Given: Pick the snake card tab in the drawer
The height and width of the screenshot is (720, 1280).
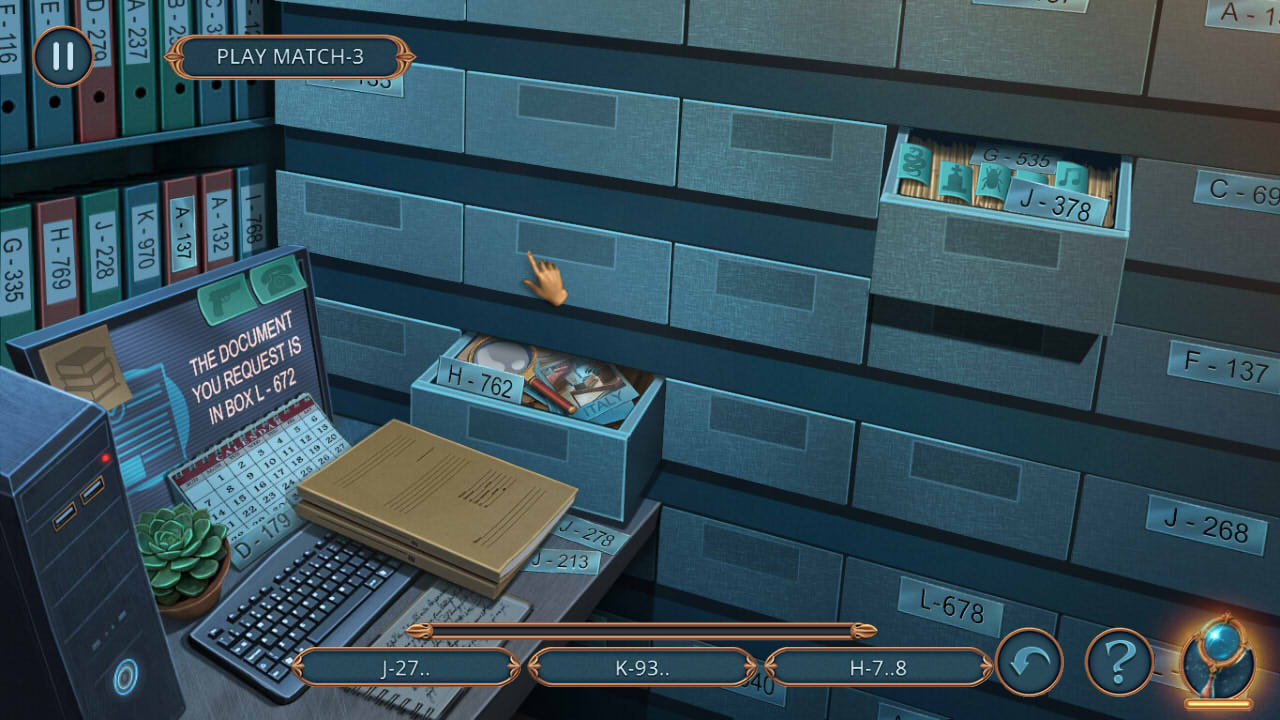Looking at the screenshot, I should [x=914, y=163].
